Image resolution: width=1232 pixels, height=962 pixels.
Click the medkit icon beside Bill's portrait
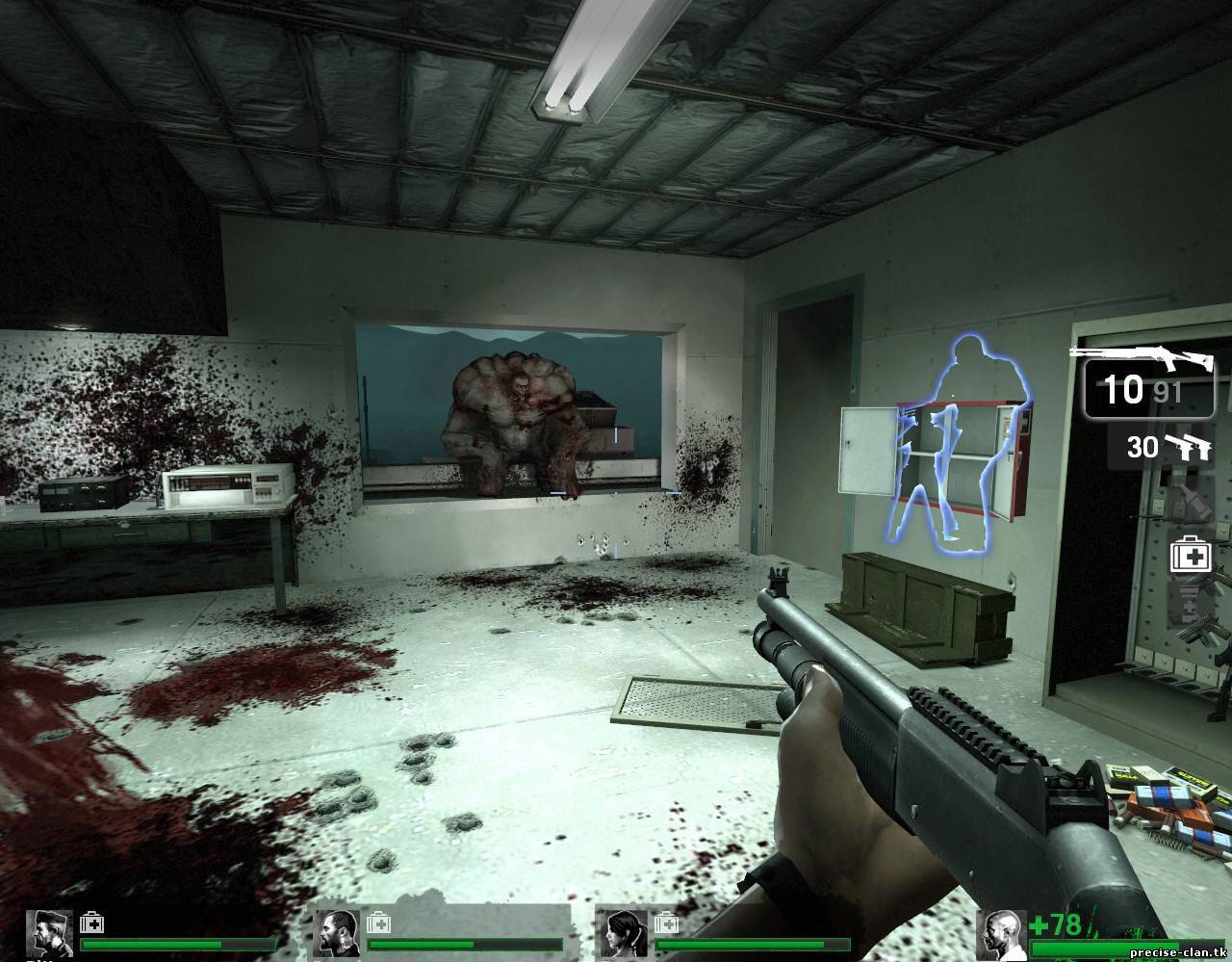click(91, 923)
